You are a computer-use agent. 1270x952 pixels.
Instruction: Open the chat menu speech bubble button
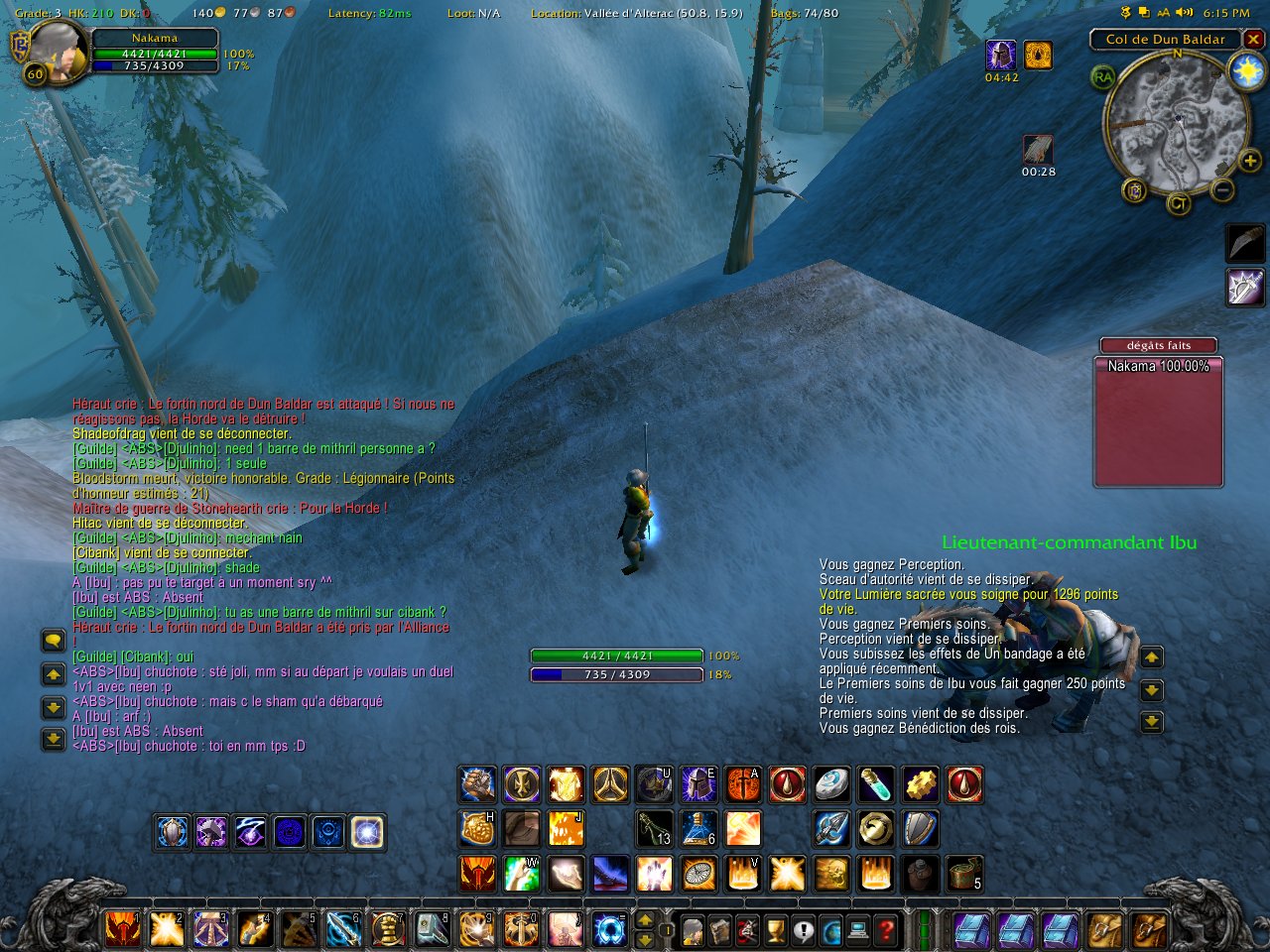54,641
